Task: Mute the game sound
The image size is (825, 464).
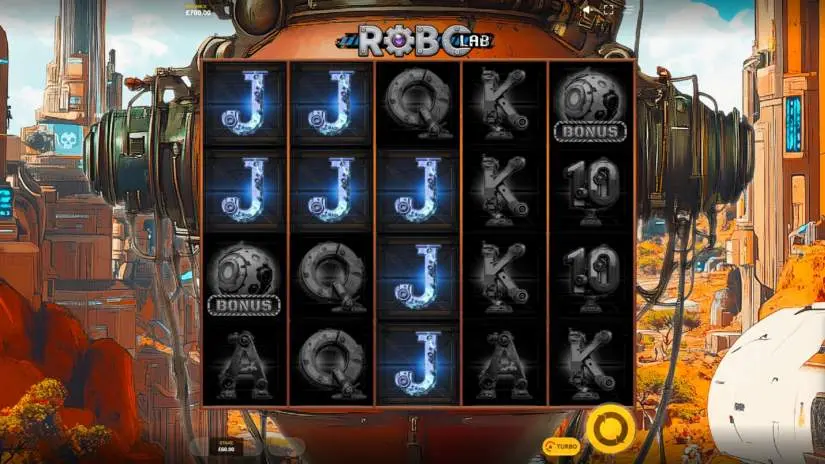Action: pyautogui.click(x=586, y=9)
